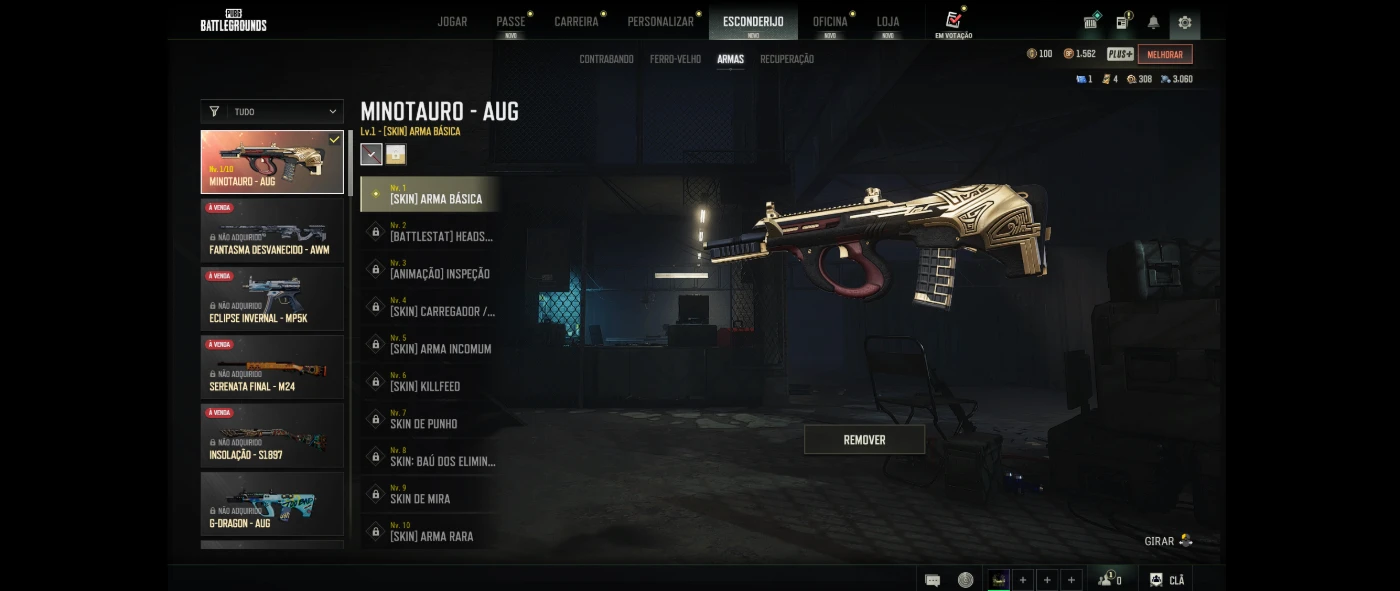
Task: Open settings via the gear icon
Action: click(x=1185, y=22)
